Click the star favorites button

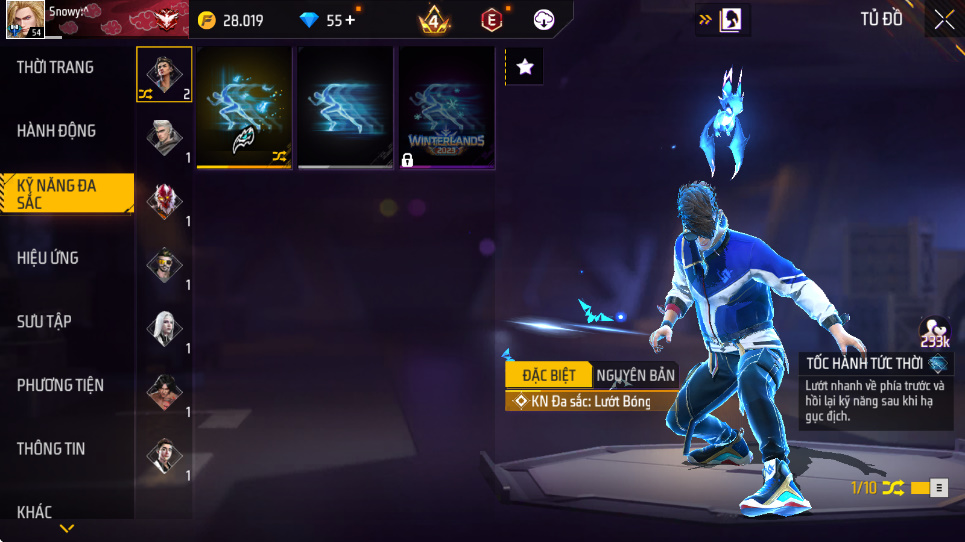(x=525, y=67)
